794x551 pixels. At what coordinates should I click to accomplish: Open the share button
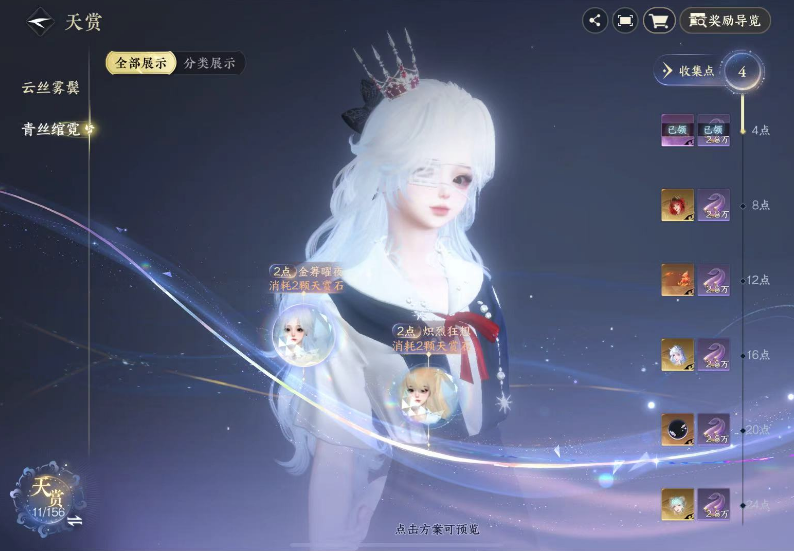(x=595, y=20)
